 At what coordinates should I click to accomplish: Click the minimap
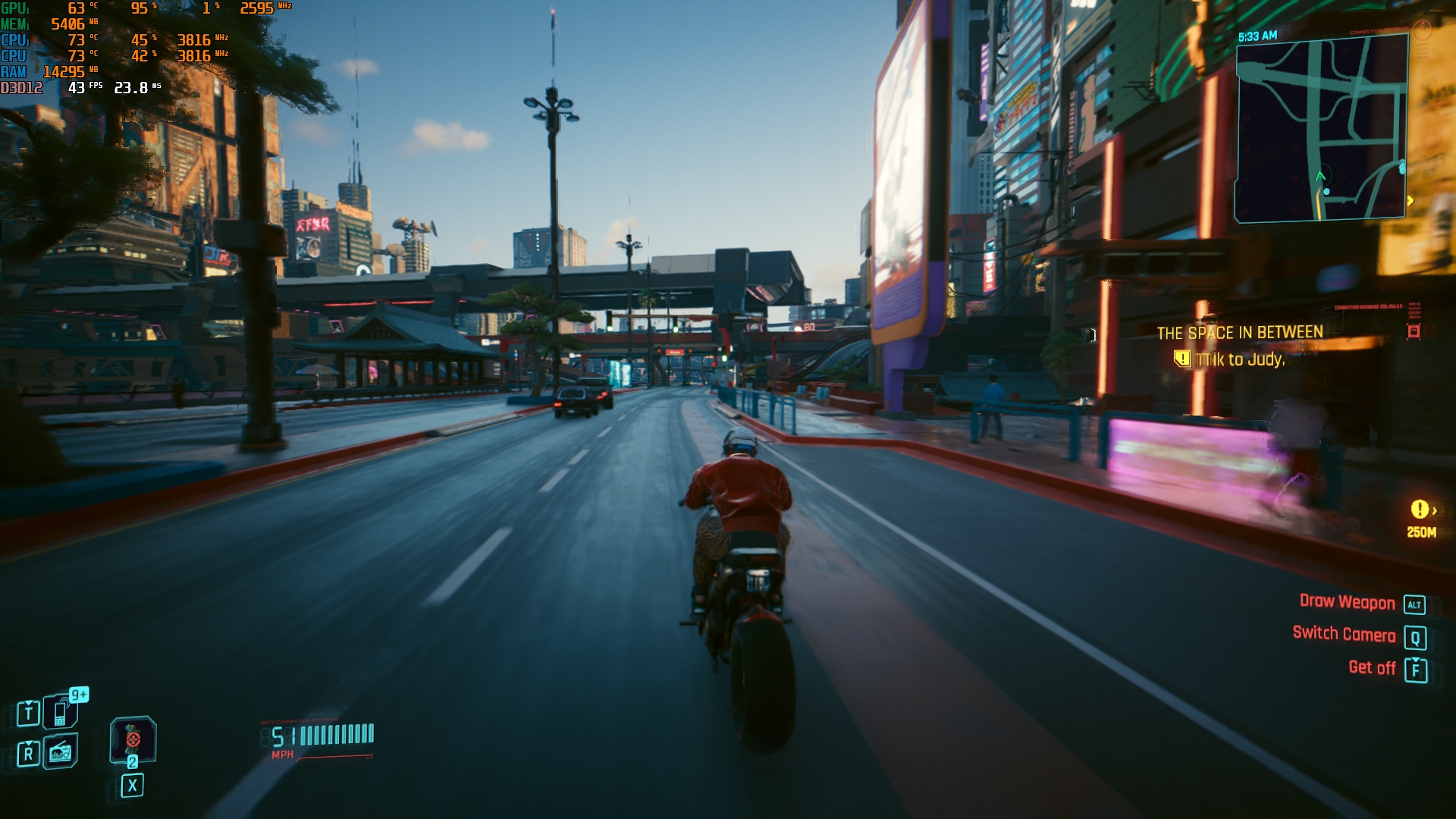pos(1321,129)
